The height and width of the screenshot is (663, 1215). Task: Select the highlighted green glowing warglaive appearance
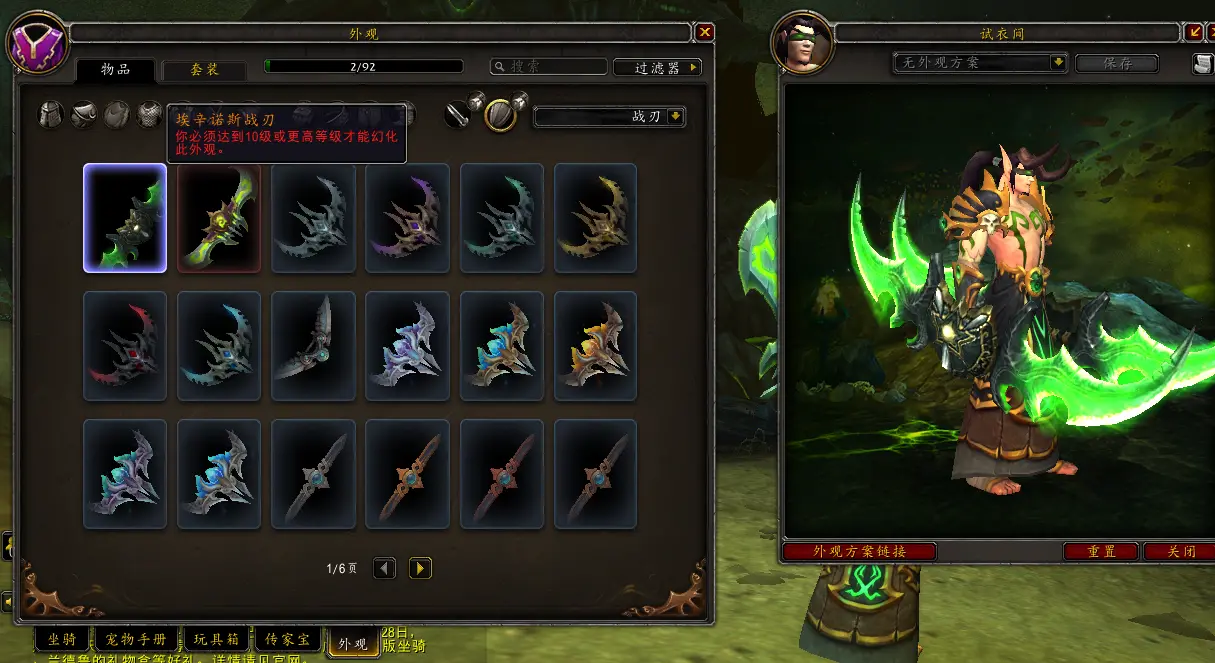125,218
